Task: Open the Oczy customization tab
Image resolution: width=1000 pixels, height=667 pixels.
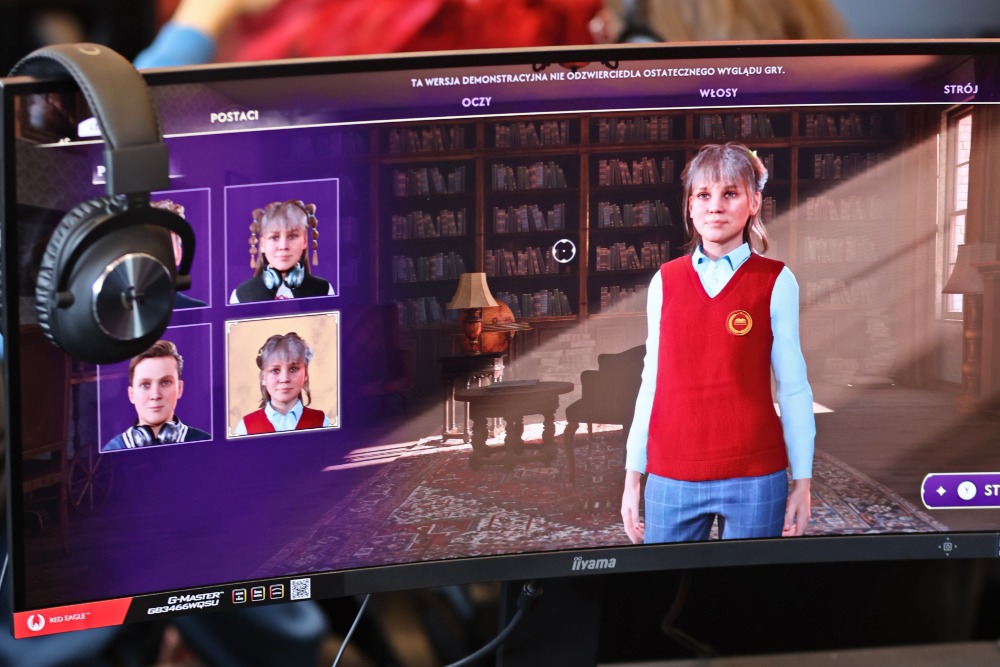Action: tap(476, 101)
